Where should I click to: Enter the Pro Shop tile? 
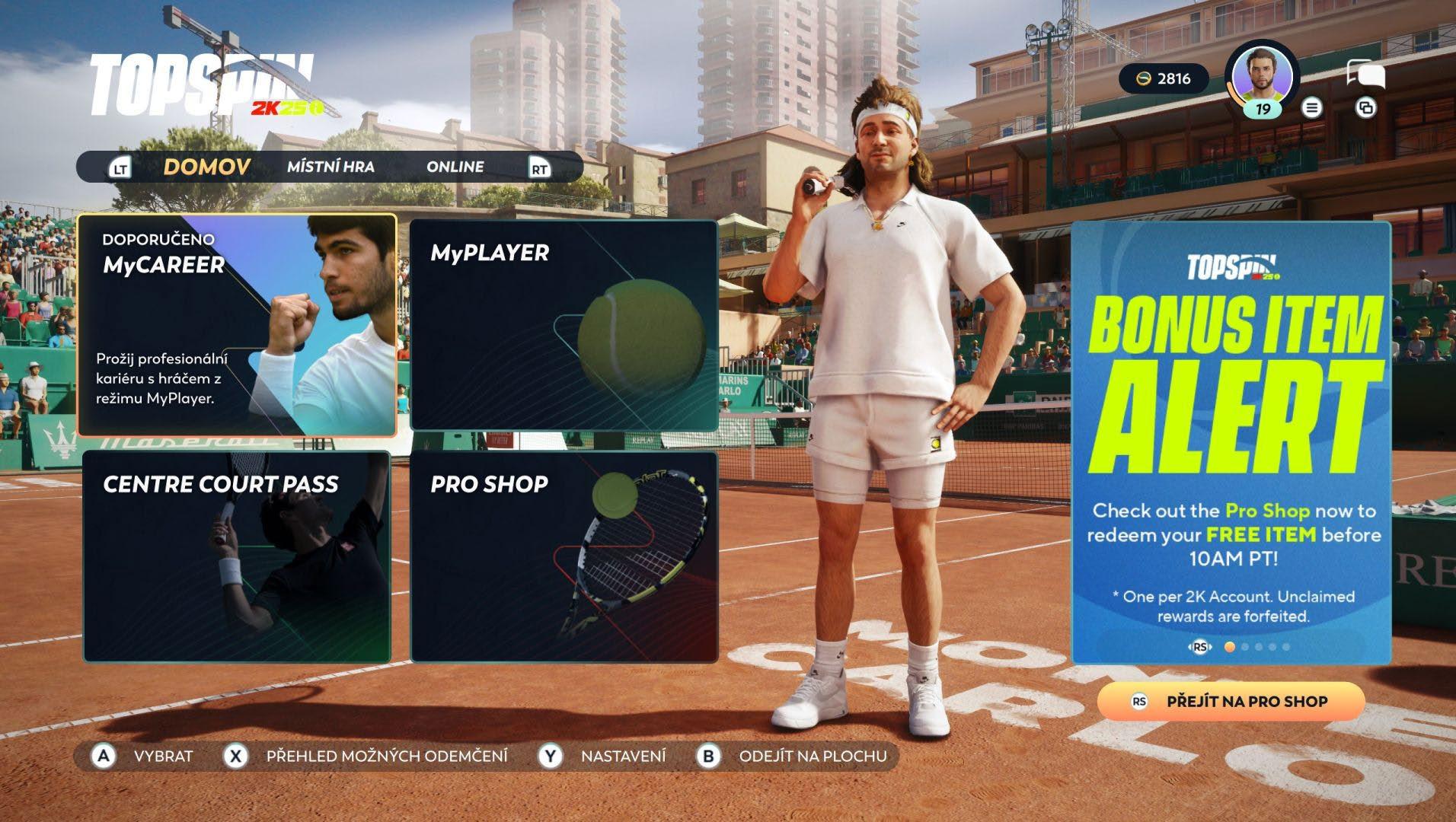564,556
